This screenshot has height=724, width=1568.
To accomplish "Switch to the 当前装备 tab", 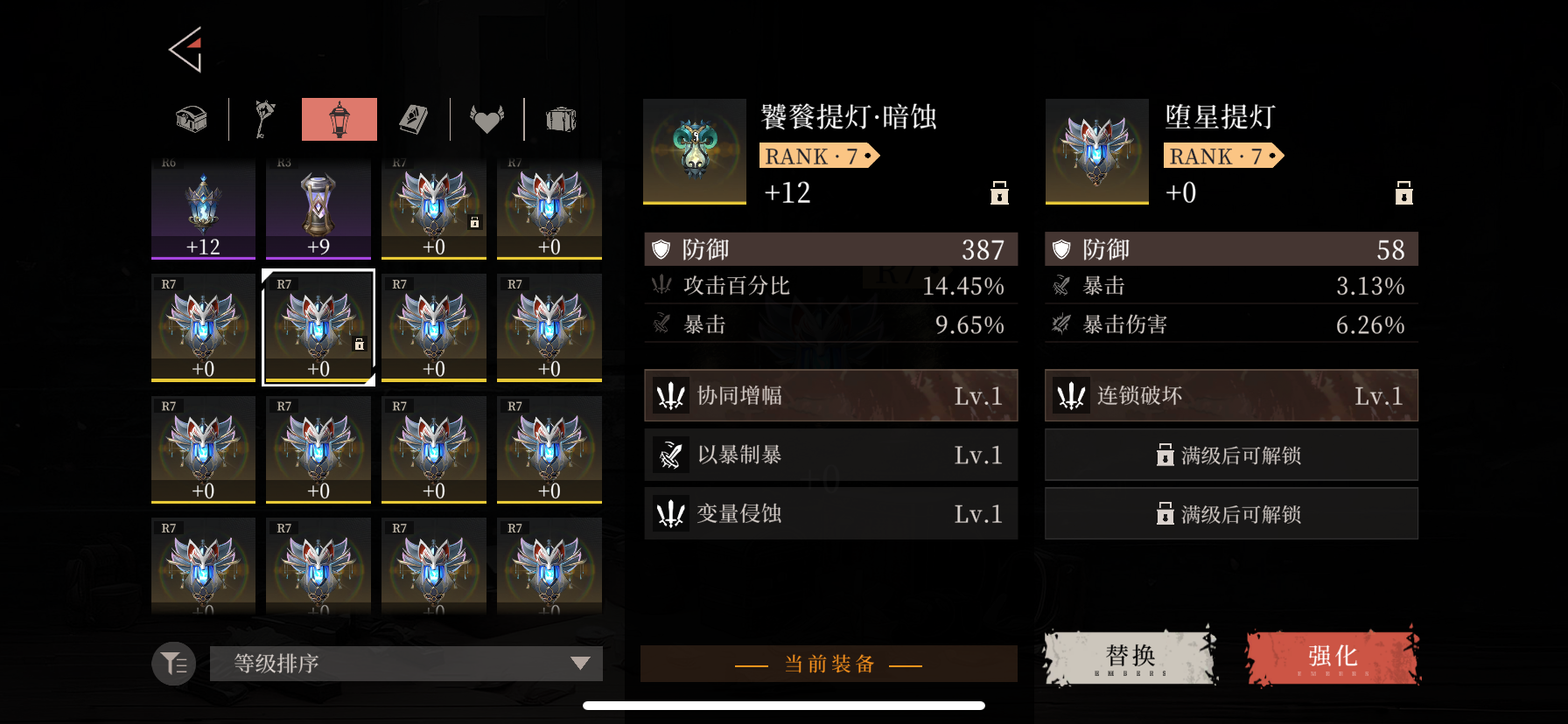I will pyautogui.click(x=829, y=664).
